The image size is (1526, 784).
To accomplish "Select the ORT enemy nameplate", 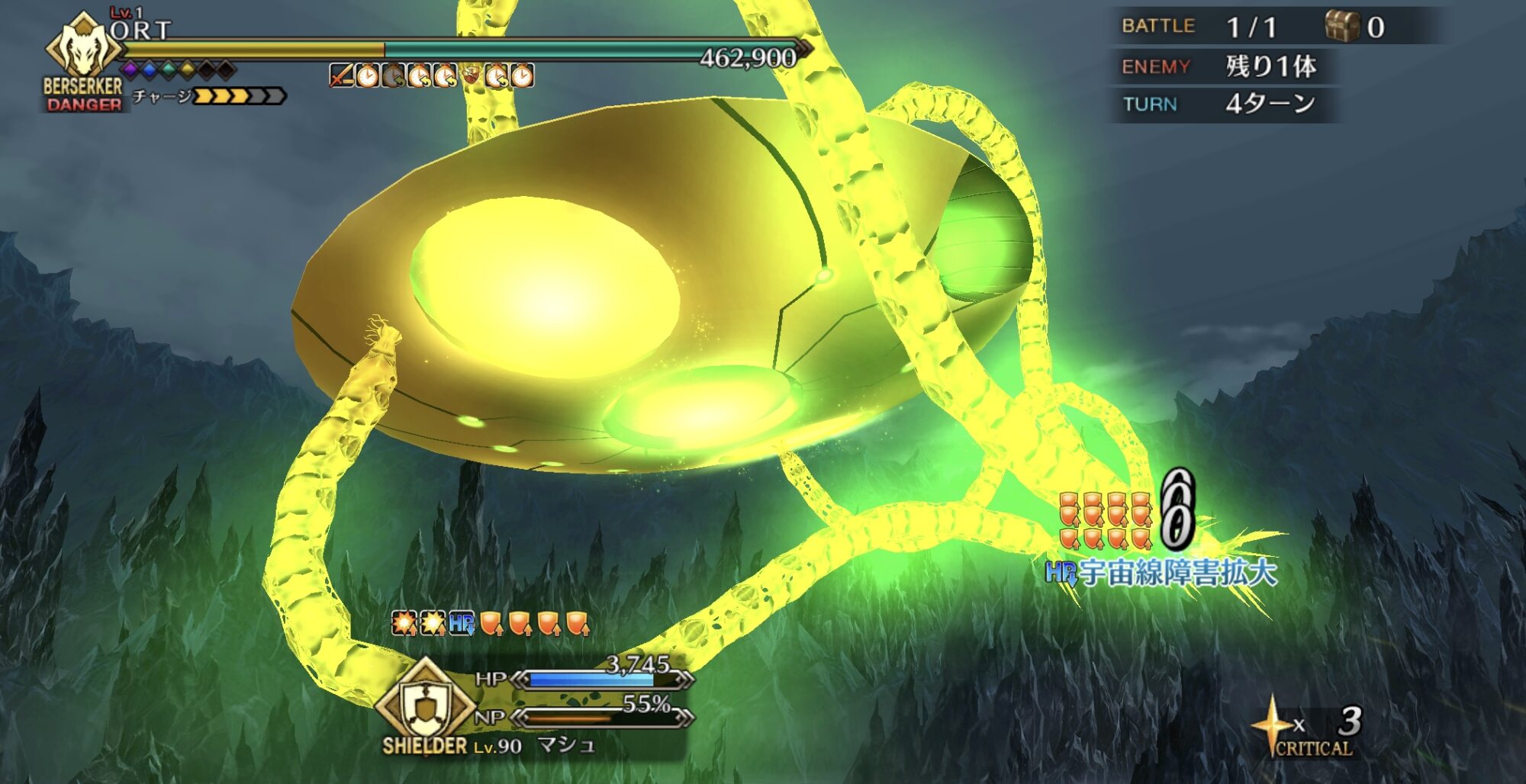I will point(140,30).
